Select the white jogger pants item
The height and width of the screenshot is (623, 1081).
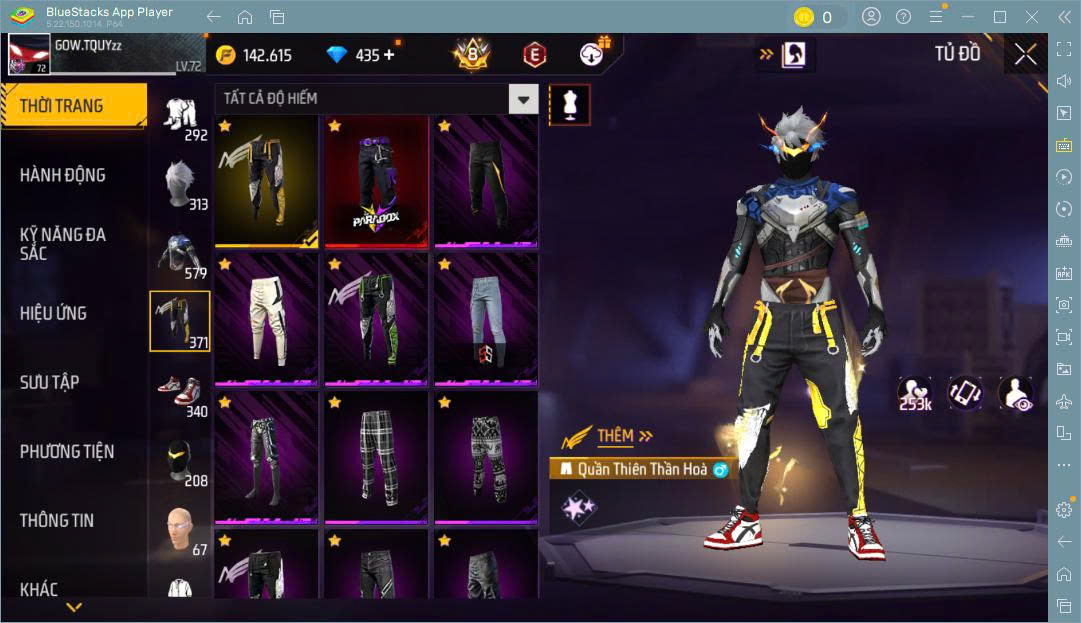[x=267, y=319]
